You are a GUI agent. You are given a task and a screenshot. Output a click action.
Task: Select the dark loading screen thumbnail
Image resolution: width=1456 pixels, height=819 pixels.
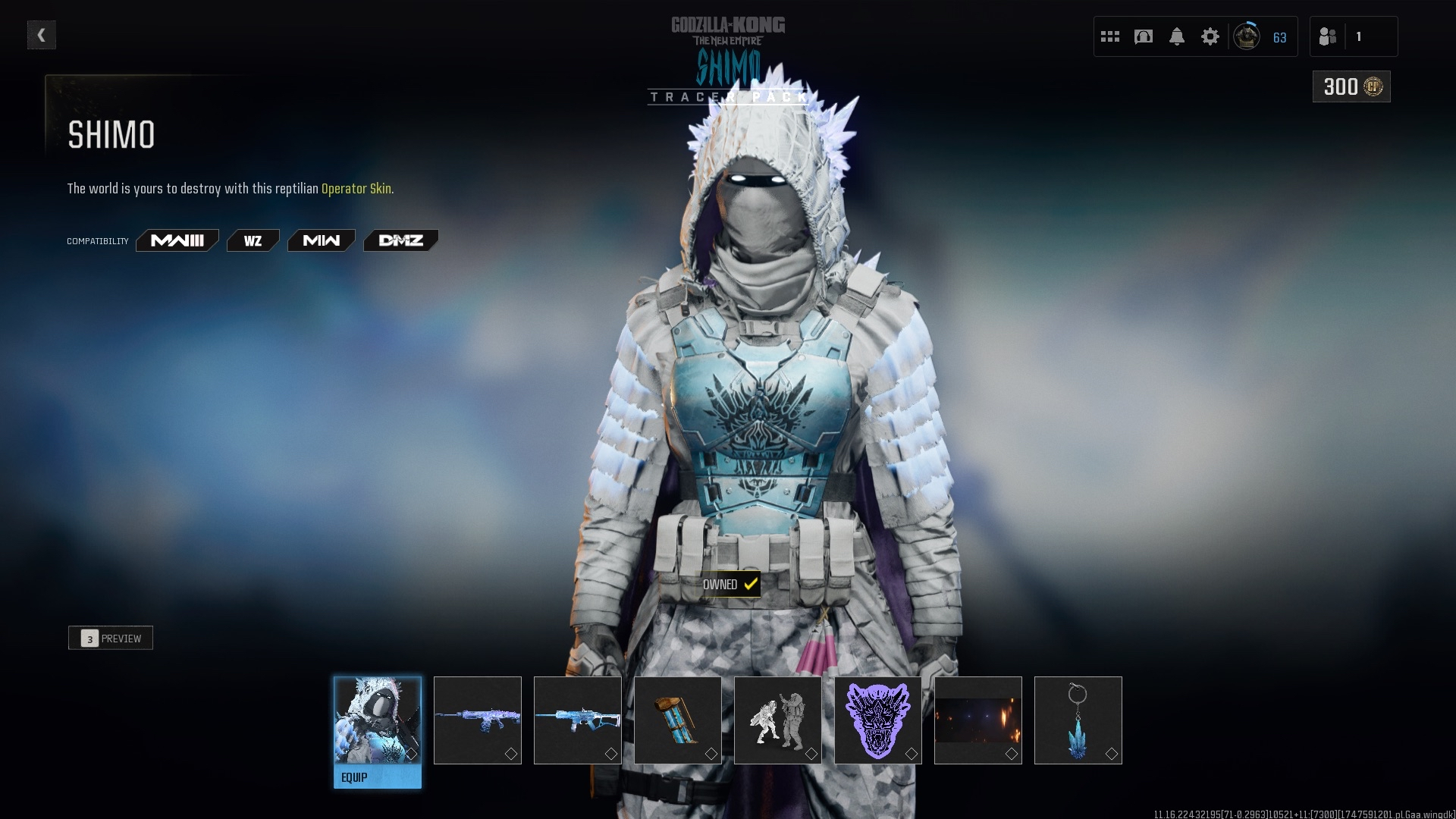tap(978, 720)
